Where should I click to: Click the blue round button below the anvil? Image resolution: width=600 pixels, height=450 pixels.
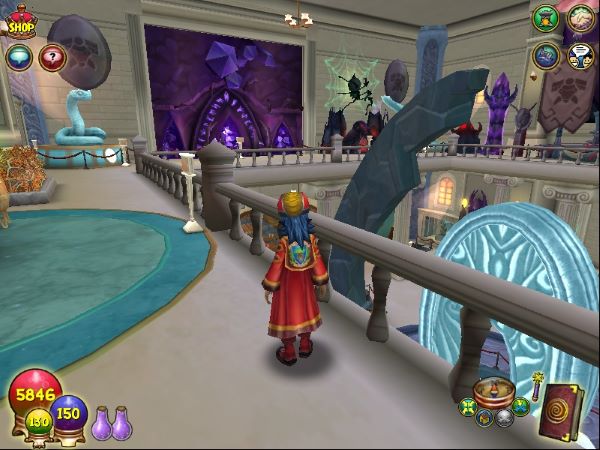[546, 55]
